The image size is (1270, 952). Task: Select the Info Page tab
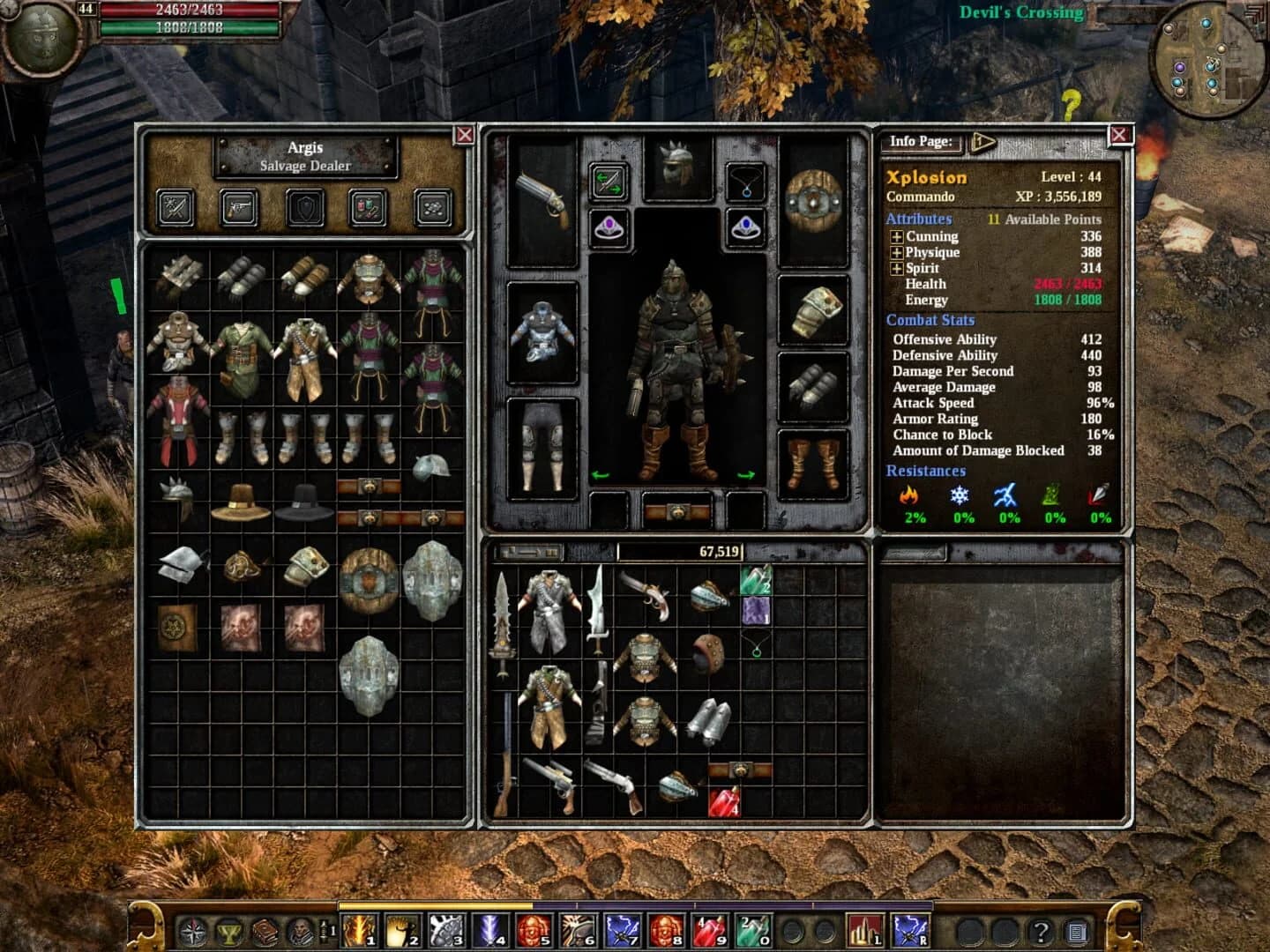coord(921,140)
